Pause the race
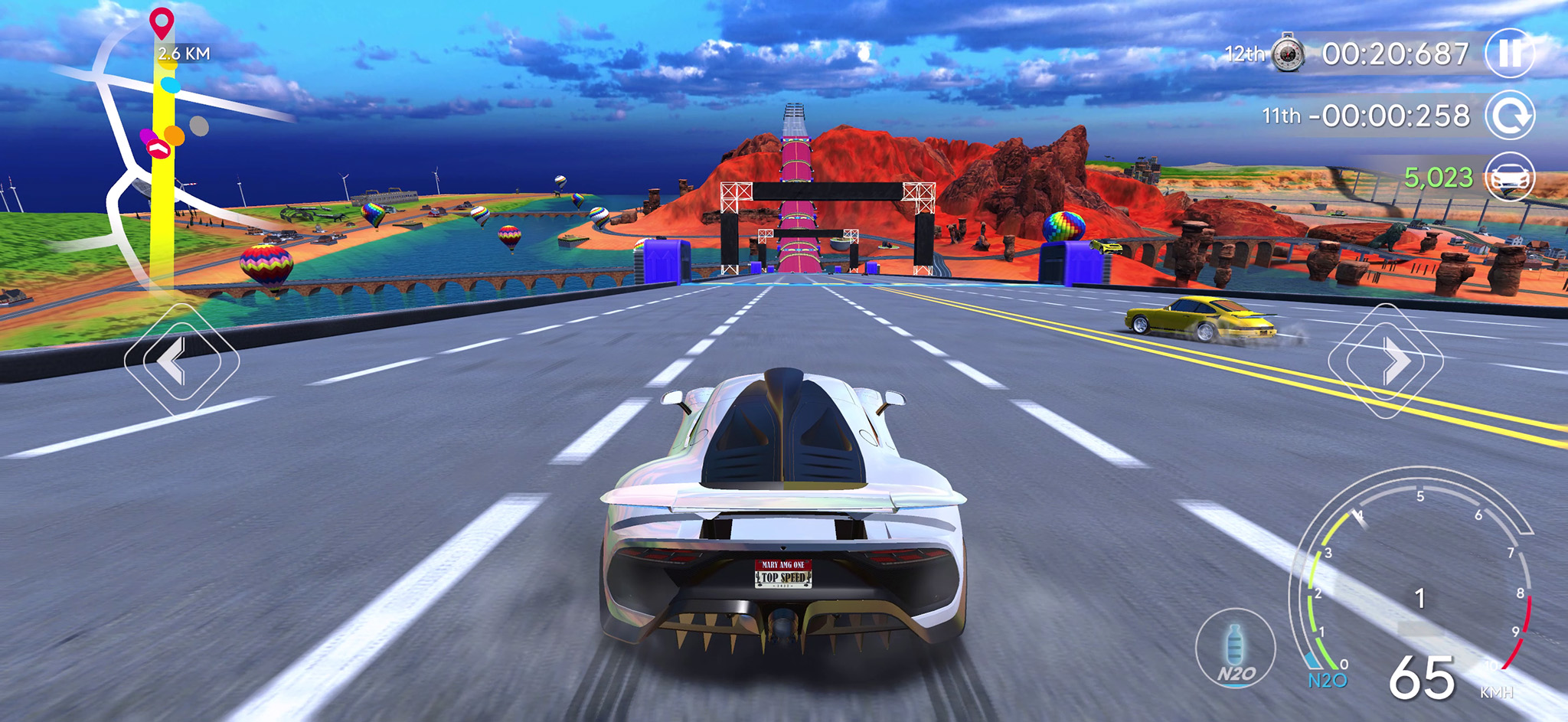This screenshot has height=722, width=1568. 1510,54
